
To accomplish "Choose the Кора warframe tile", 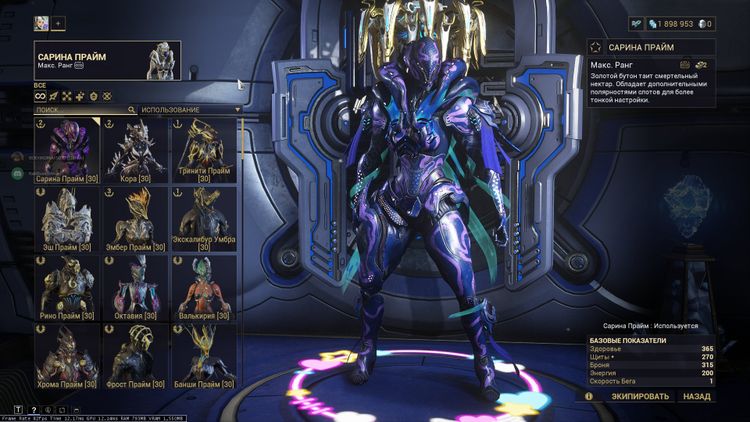I will coord(134,150).
